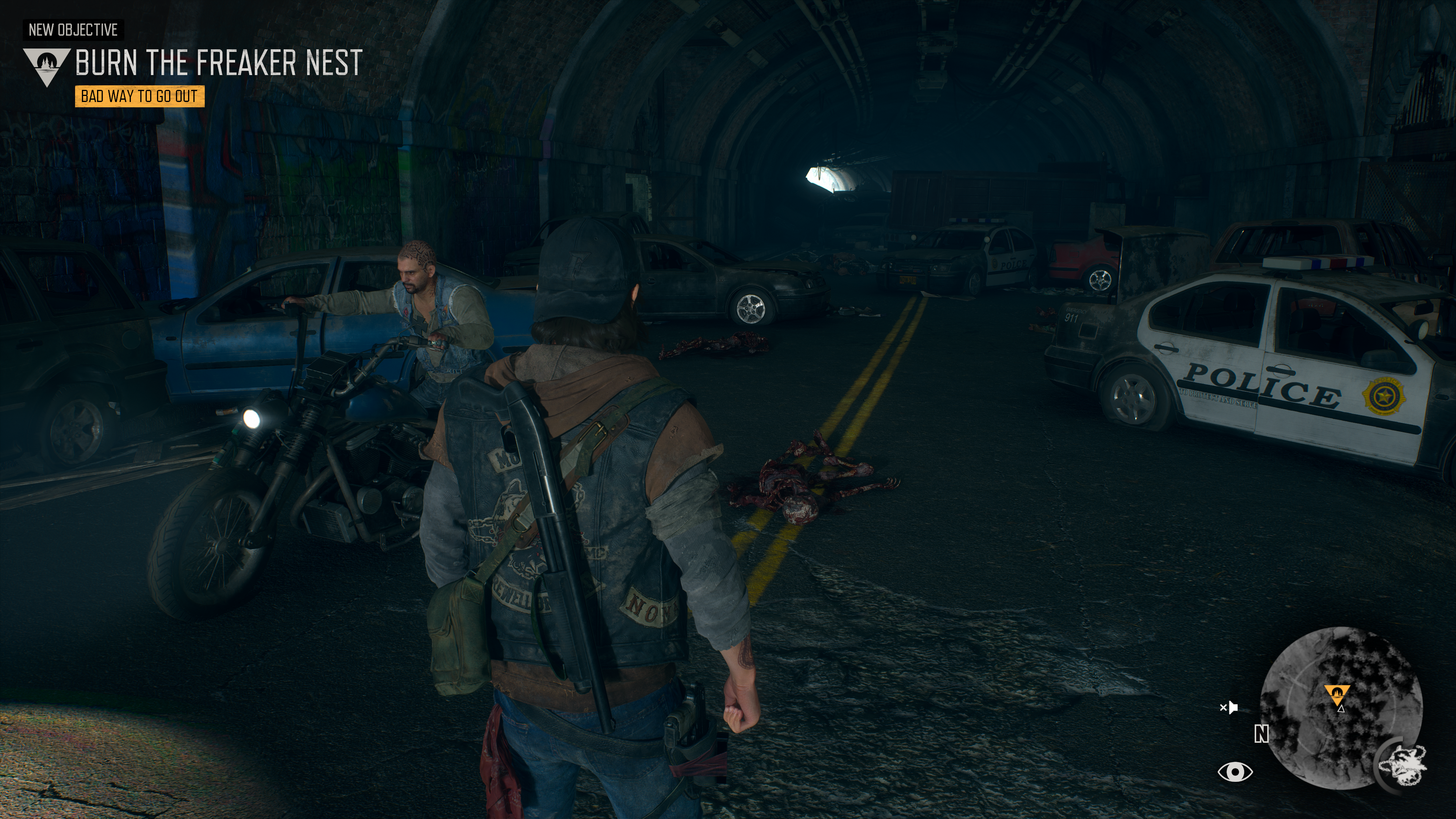
Task: Select the Bad Way To Go Out storyline tag
Action: (x=140, y=97)
